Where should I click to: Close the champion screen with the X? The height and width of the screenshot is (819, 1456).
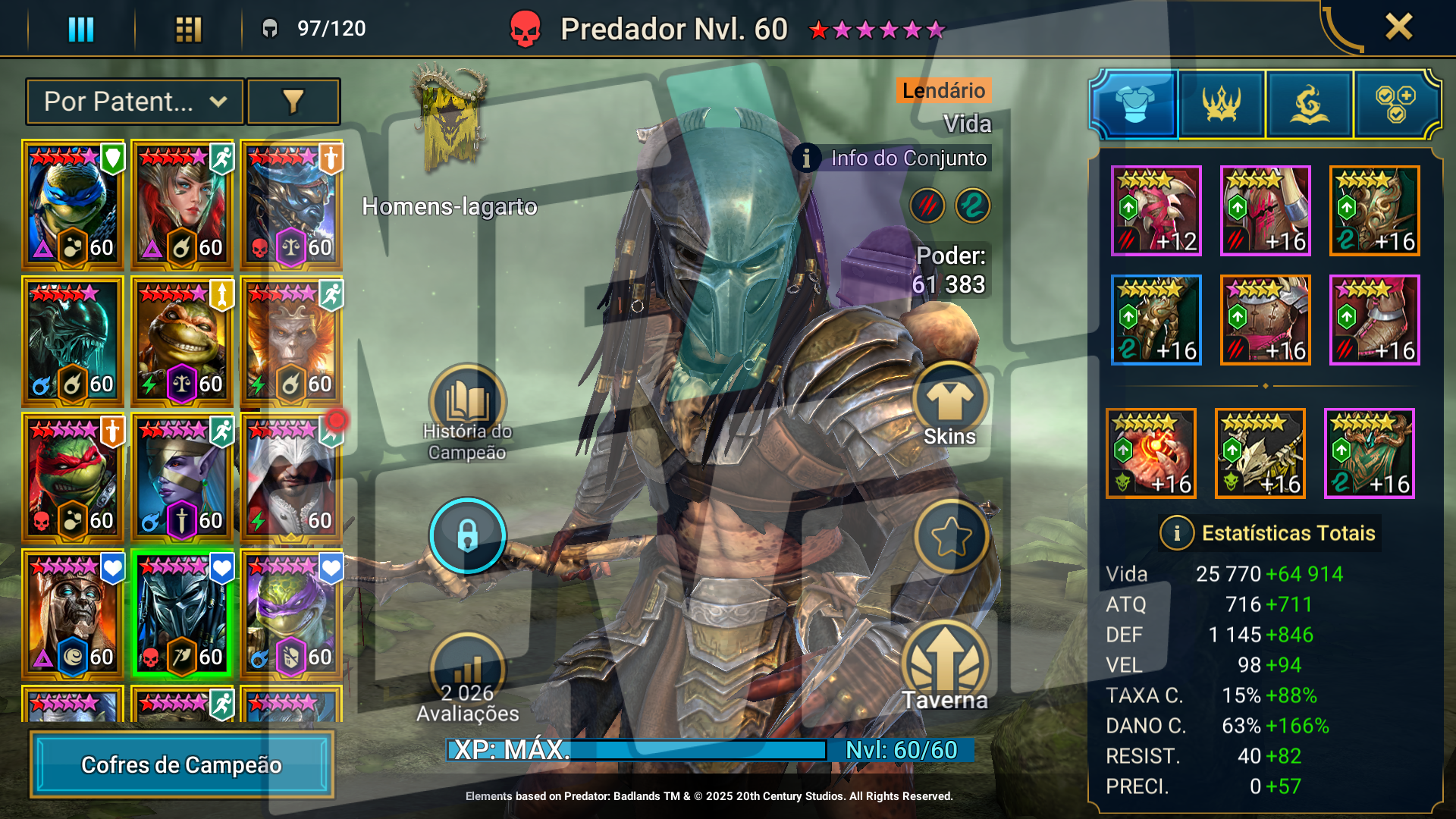[1398, 27]
